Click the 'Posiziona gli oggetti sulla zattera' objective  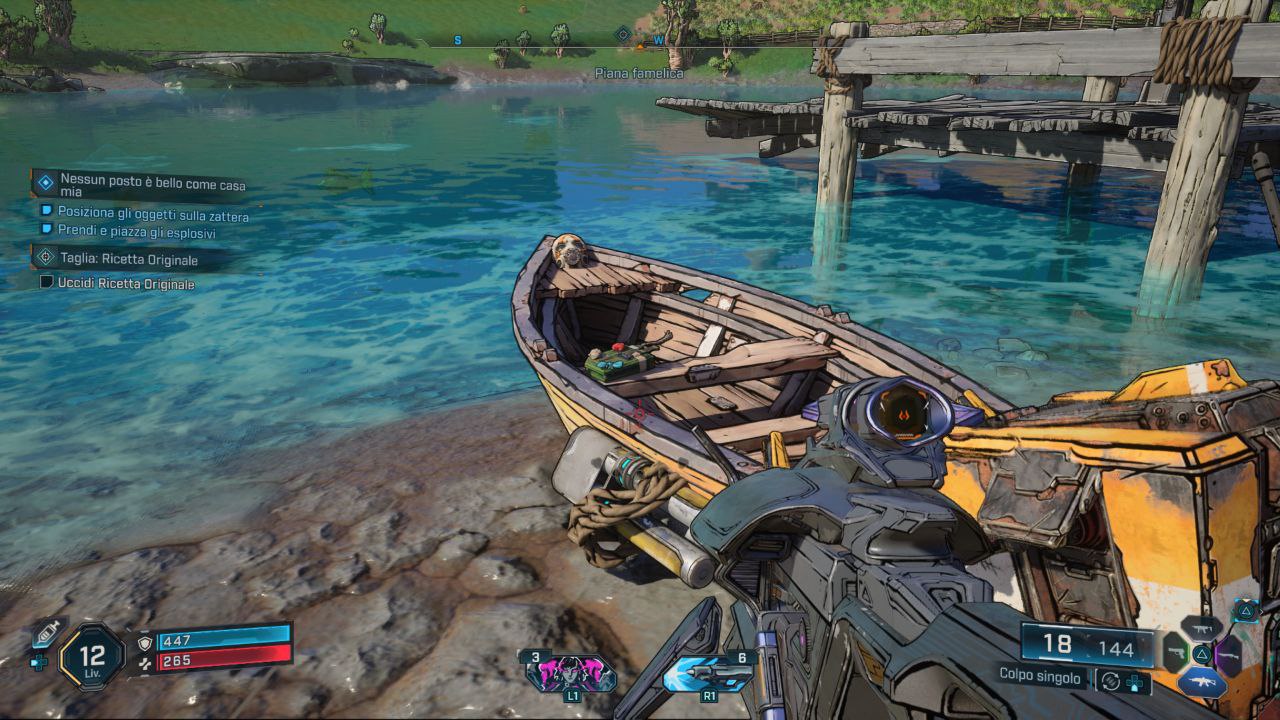pyautogui.click(x=153, y=215)
